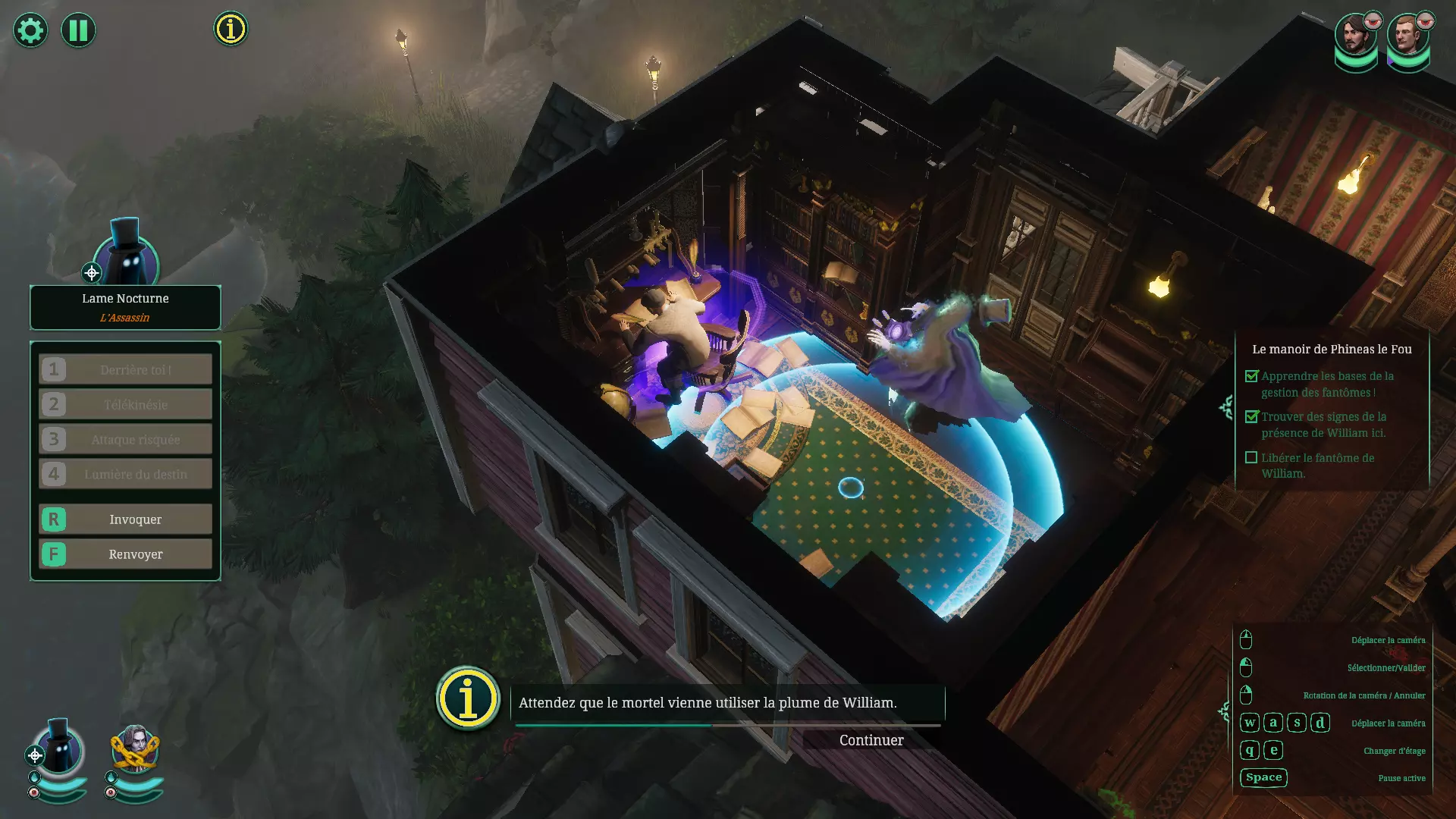Select the Renvoyer button
The width and height of the screenshot is (1456, 819).
126,554
